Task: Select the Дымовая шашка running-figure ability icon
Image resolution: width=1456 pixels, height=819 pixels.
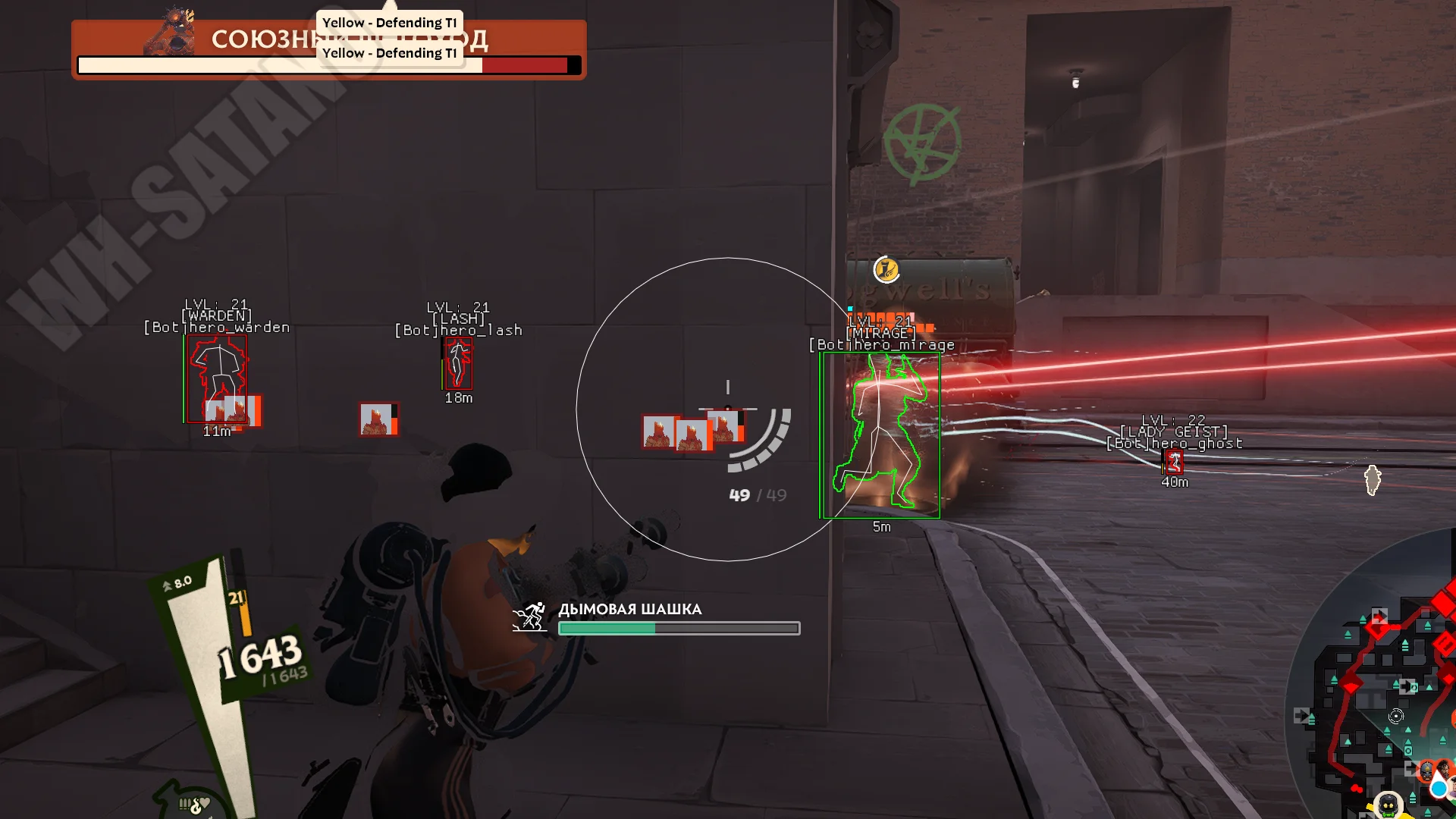Action: (x=530, y=617)
